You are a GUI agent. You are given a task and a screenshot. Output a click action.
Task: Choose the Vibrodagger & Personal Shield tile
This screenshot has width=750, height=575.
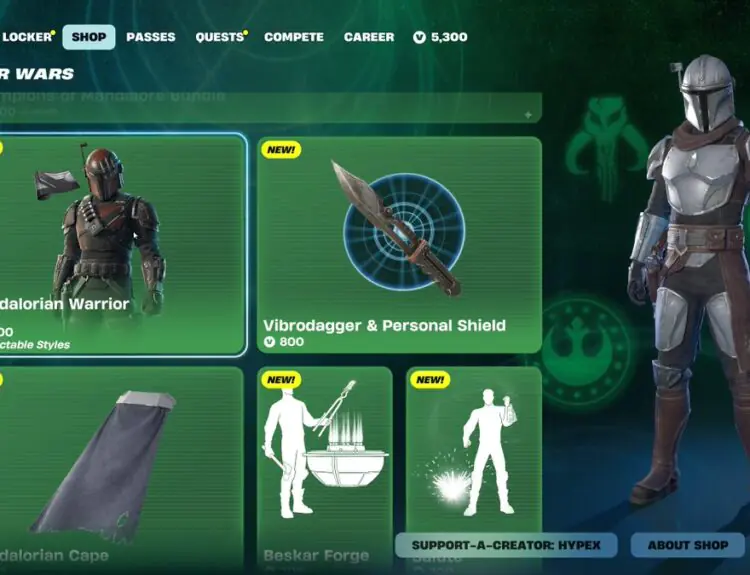click(x=399, y=244)
